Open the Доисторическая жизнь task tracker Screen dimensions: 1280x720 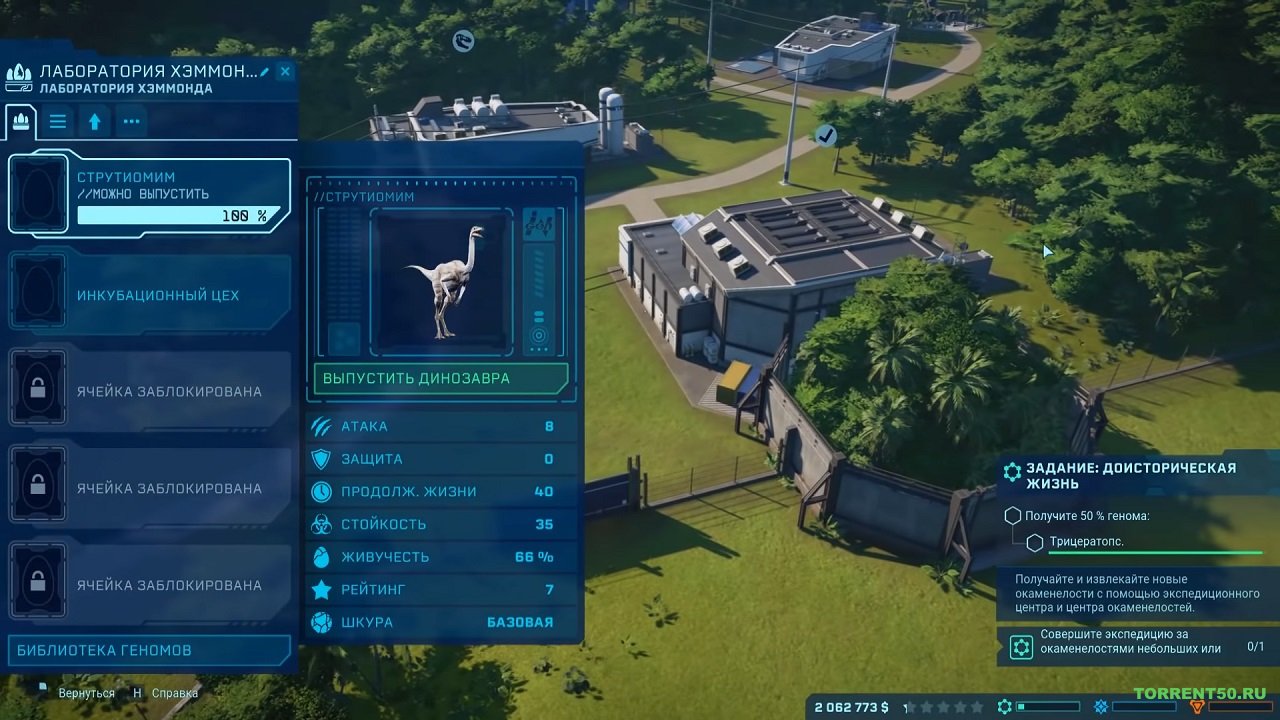(x=1130, y=476)
